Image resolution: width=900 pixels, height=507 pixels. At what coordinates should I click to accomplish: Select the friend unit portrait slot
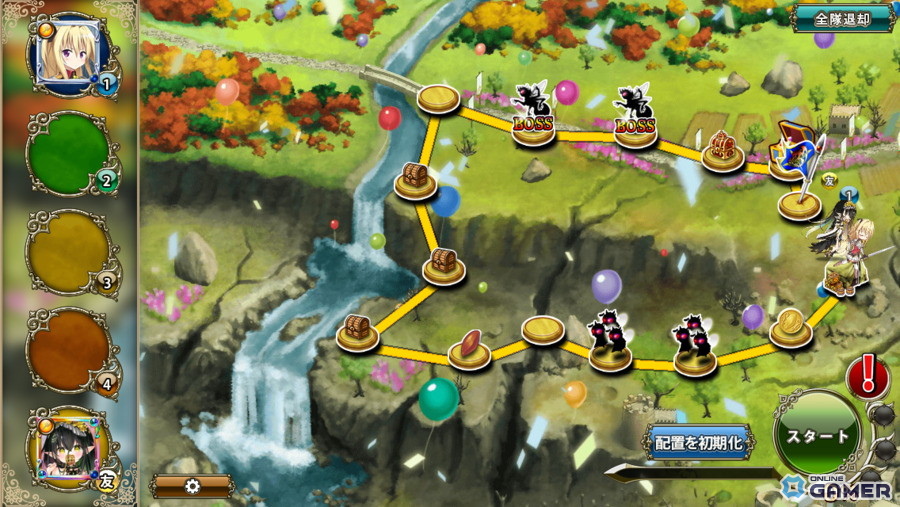coord(70,448)
